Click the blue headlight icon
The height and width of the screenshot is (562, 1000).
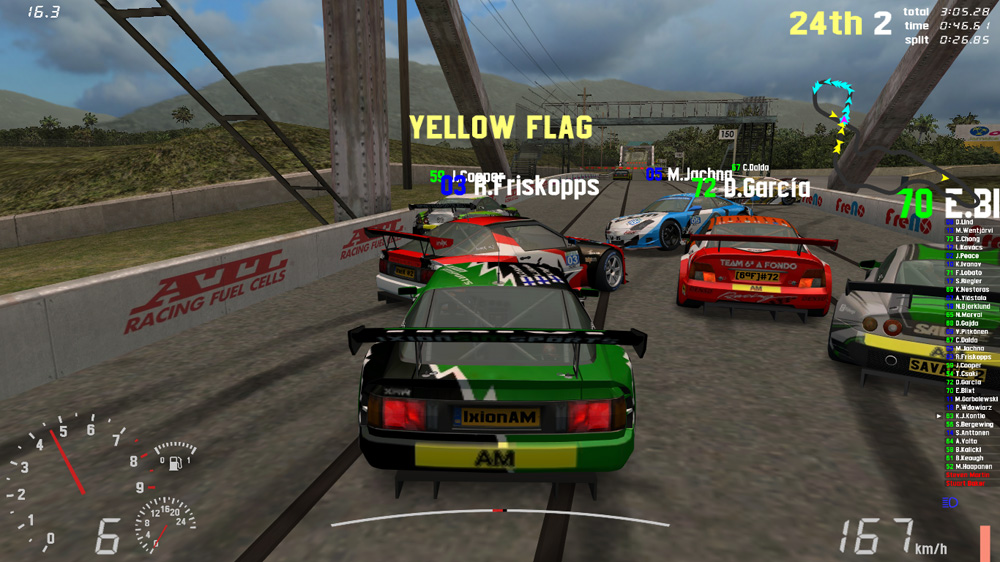[949, 503]
